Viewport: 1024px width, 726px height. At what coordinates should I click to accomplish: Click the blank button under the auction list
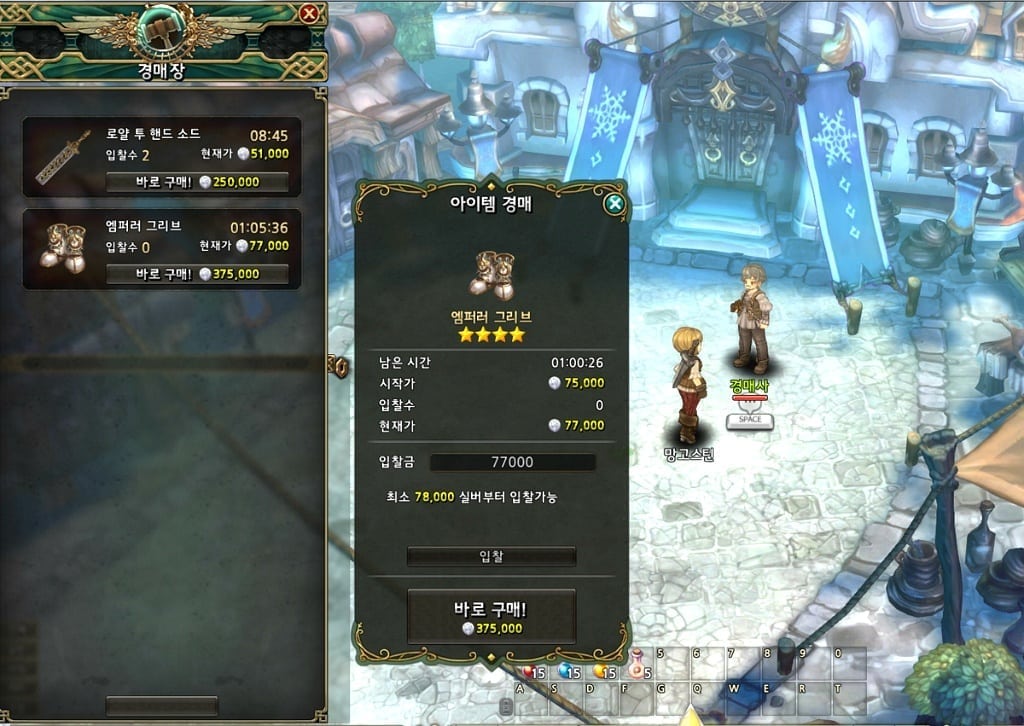(x=161, y=706)
